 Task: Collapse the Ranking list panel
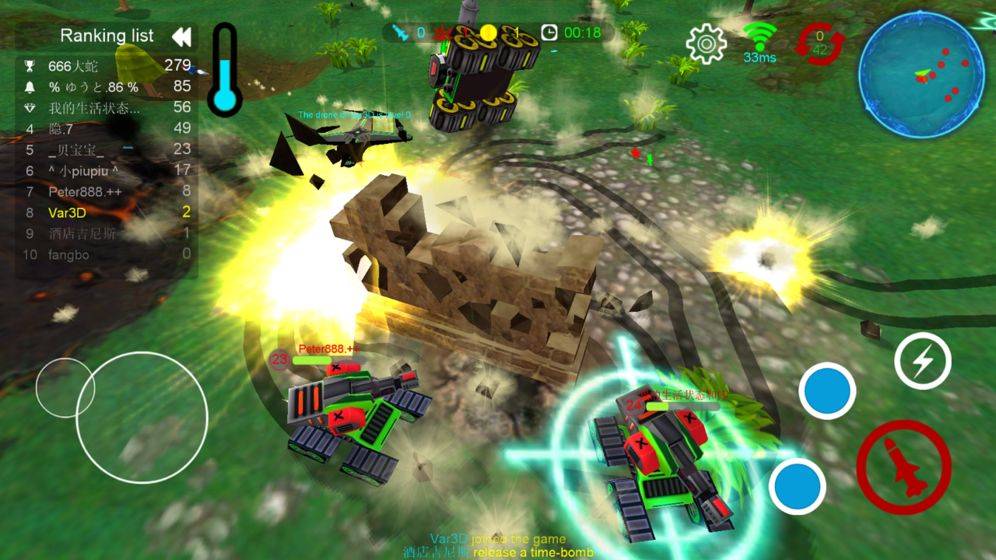[181, 37]
